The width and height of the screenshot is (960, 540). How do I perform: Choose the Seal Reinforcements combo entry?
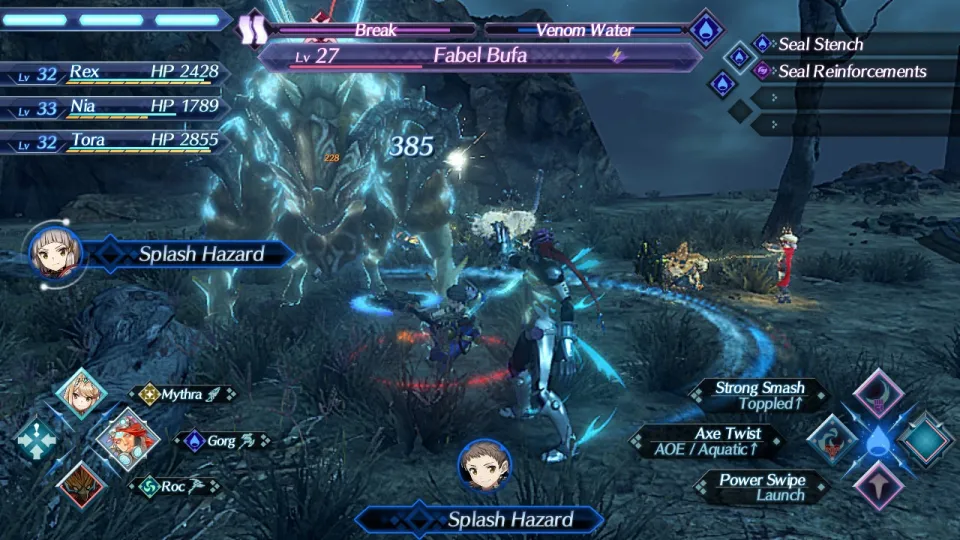point(850,71)
